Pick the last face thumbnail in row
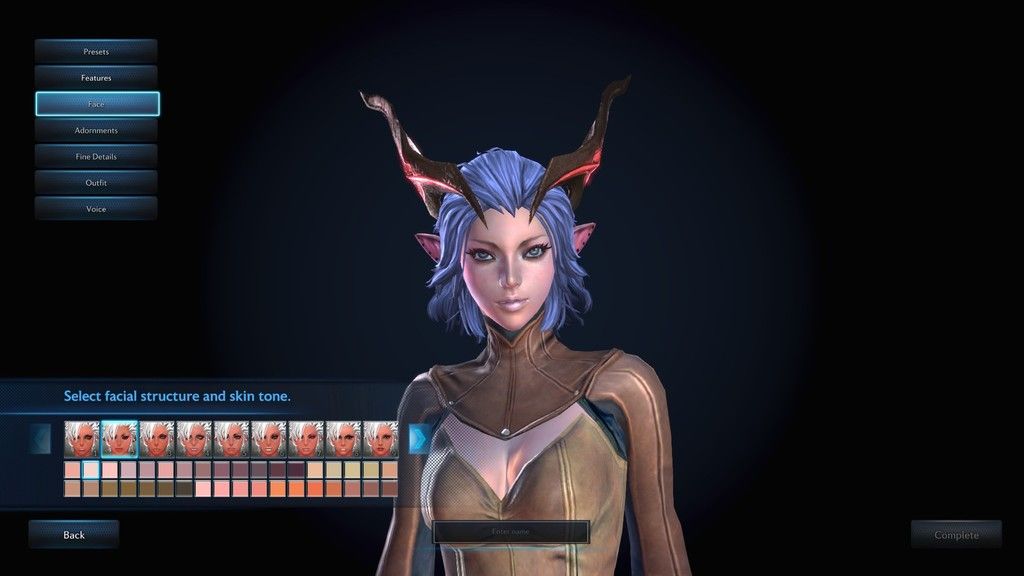The width and height of the screenshot is (1024, 576). pos(381,438)
